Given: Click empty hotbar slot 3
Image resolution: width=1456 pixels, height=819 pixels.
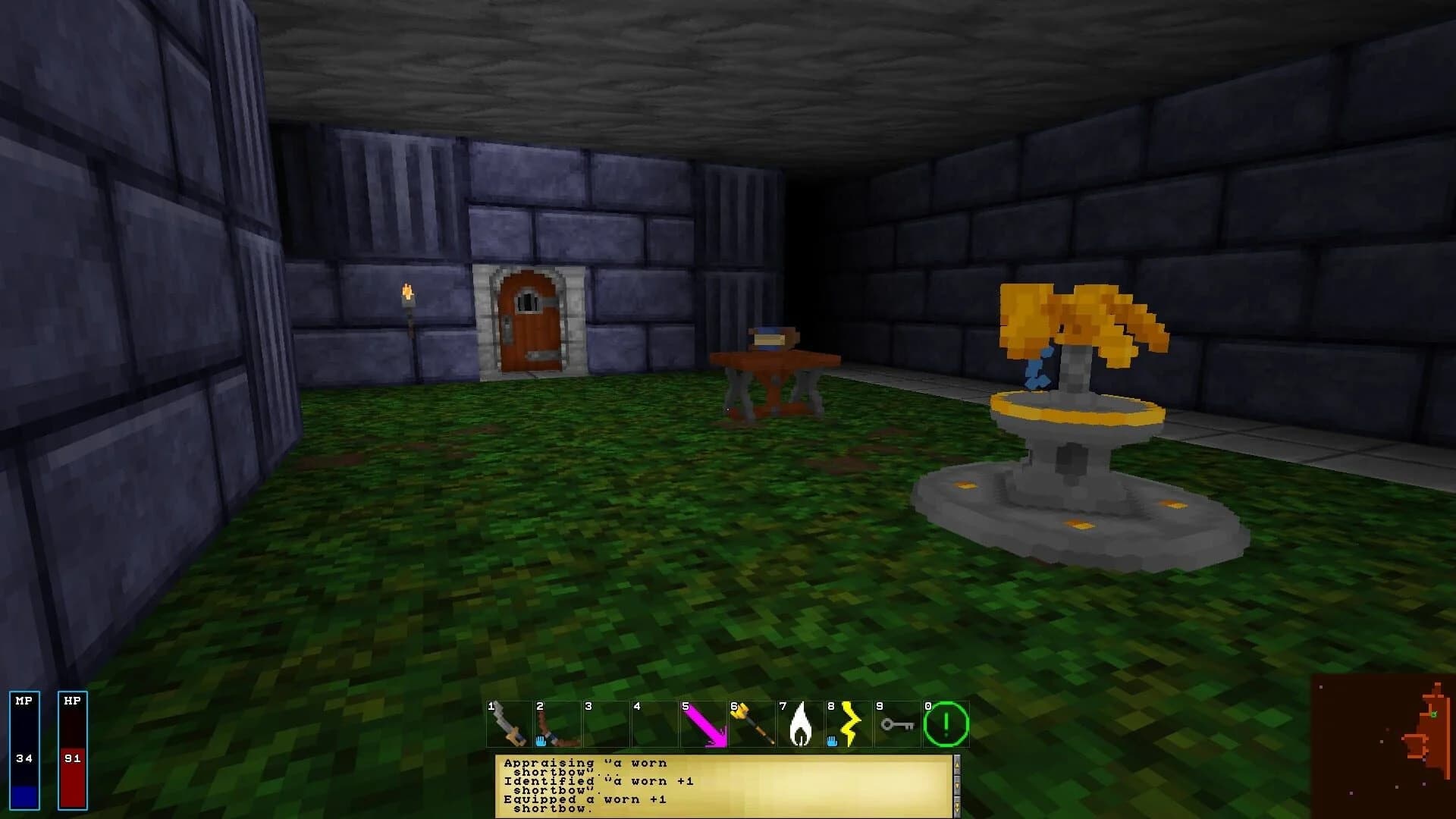Looking at the screenshot, I should [x=607, y=724].
